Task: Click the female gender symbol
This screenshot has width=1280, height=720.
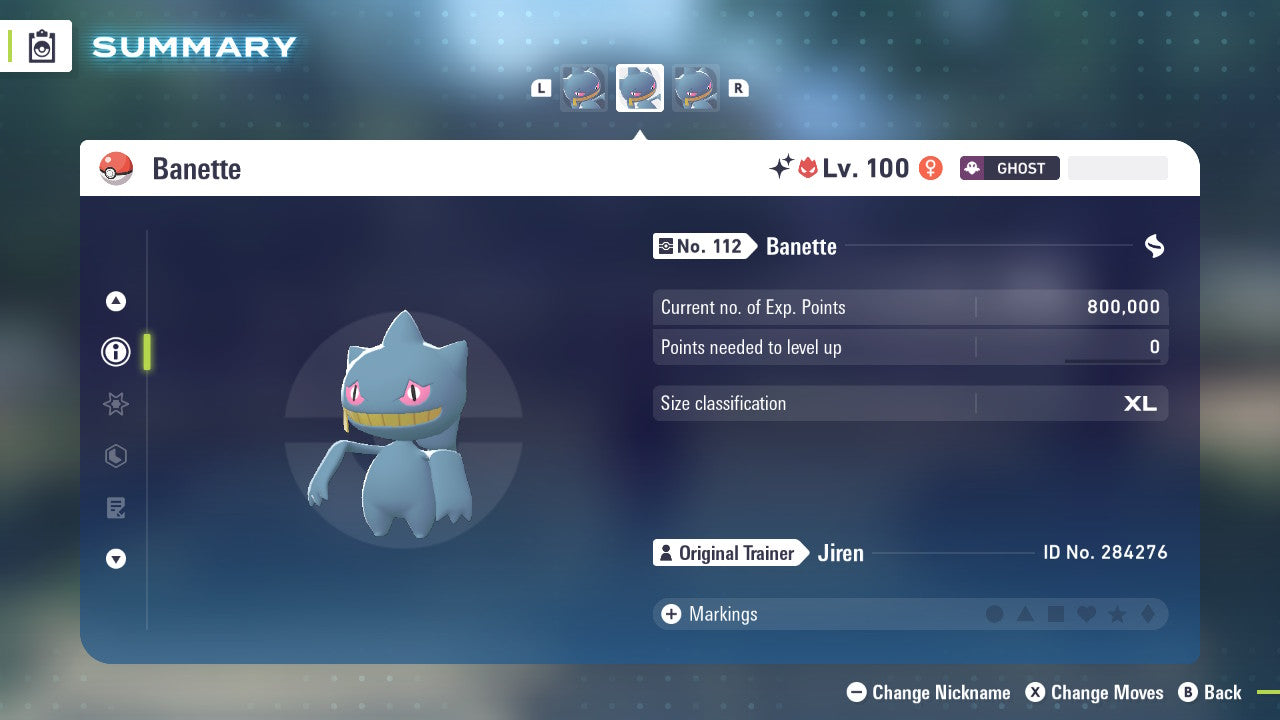Action: pyautogui.click(x=930, y=168)
